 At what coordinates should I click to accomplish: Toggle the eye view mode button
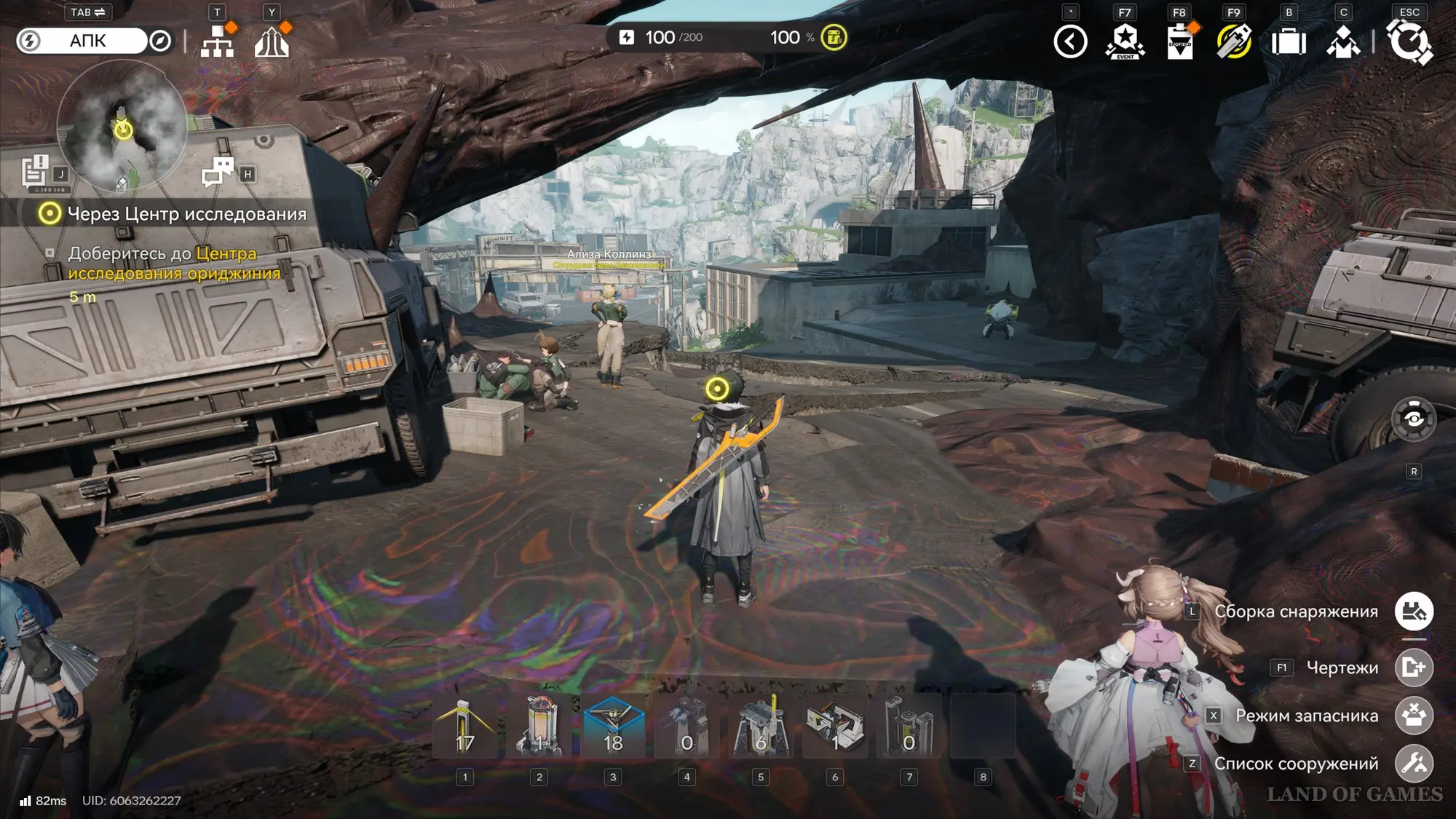pos(1413,419)
